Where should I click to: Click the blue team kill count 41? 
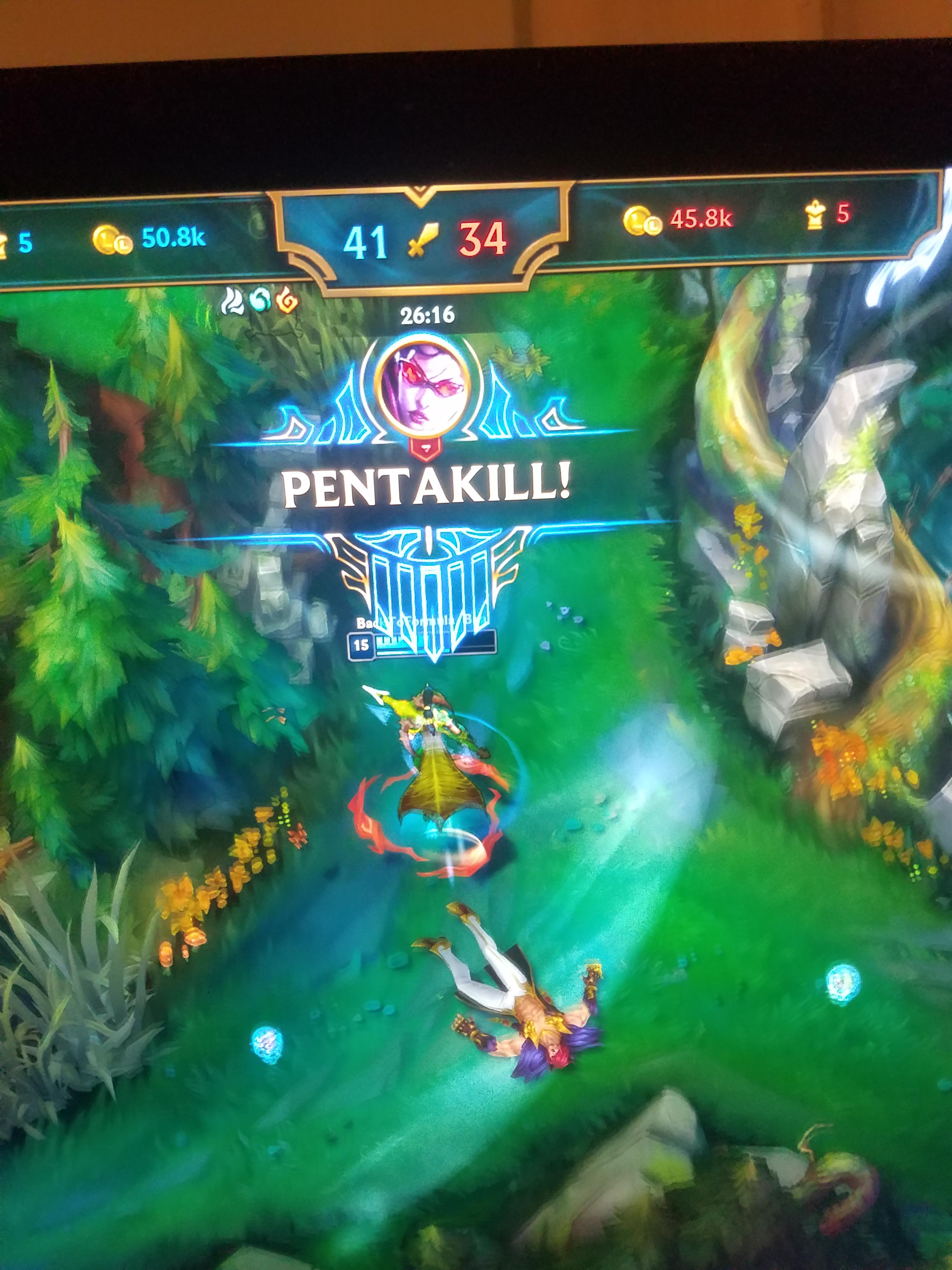tap(368, 241)
